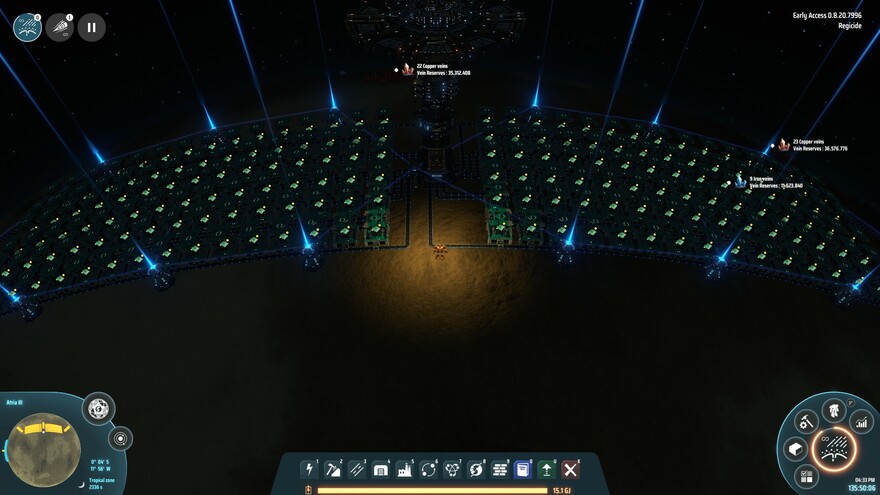880x495 pixels.
Task: Select the planet-with-ring build category
Action: click(x=476, y=469)
